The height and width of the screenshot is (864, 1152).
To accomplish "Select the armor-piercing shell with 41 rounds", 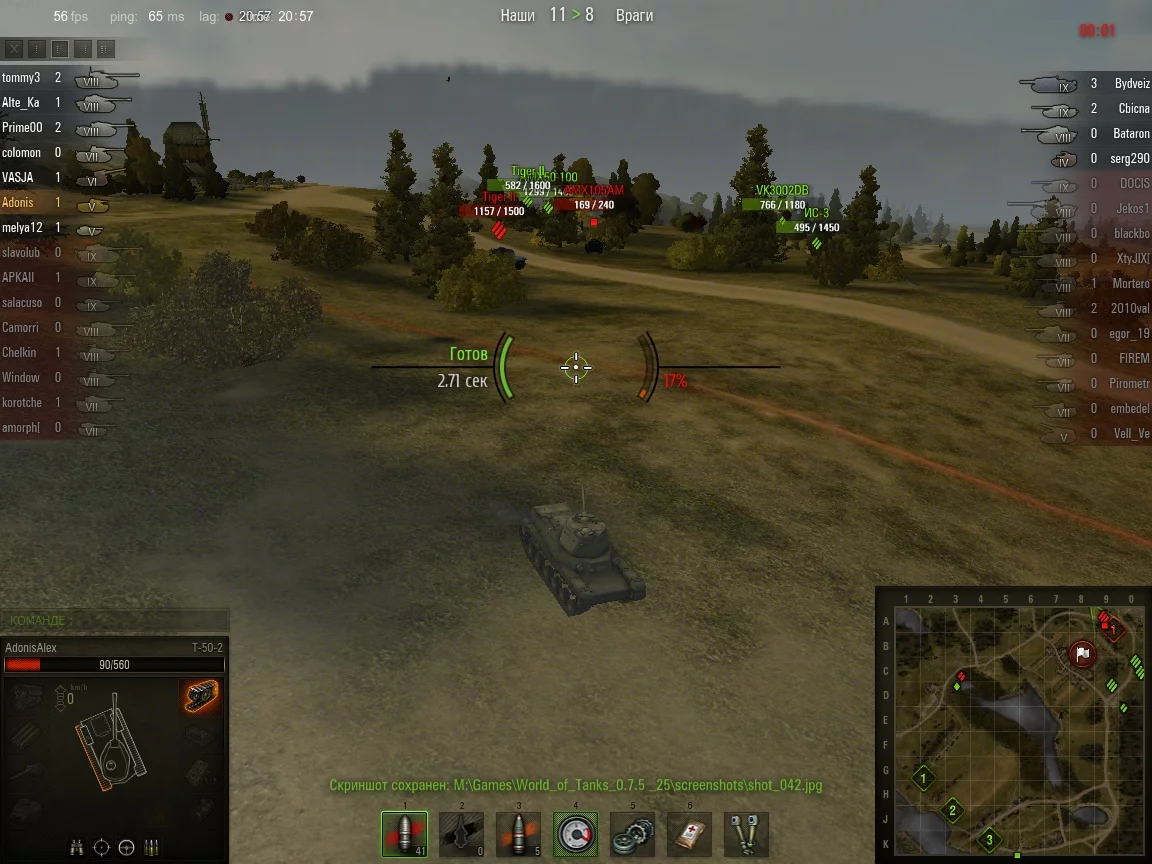I will tap(404, 834).
